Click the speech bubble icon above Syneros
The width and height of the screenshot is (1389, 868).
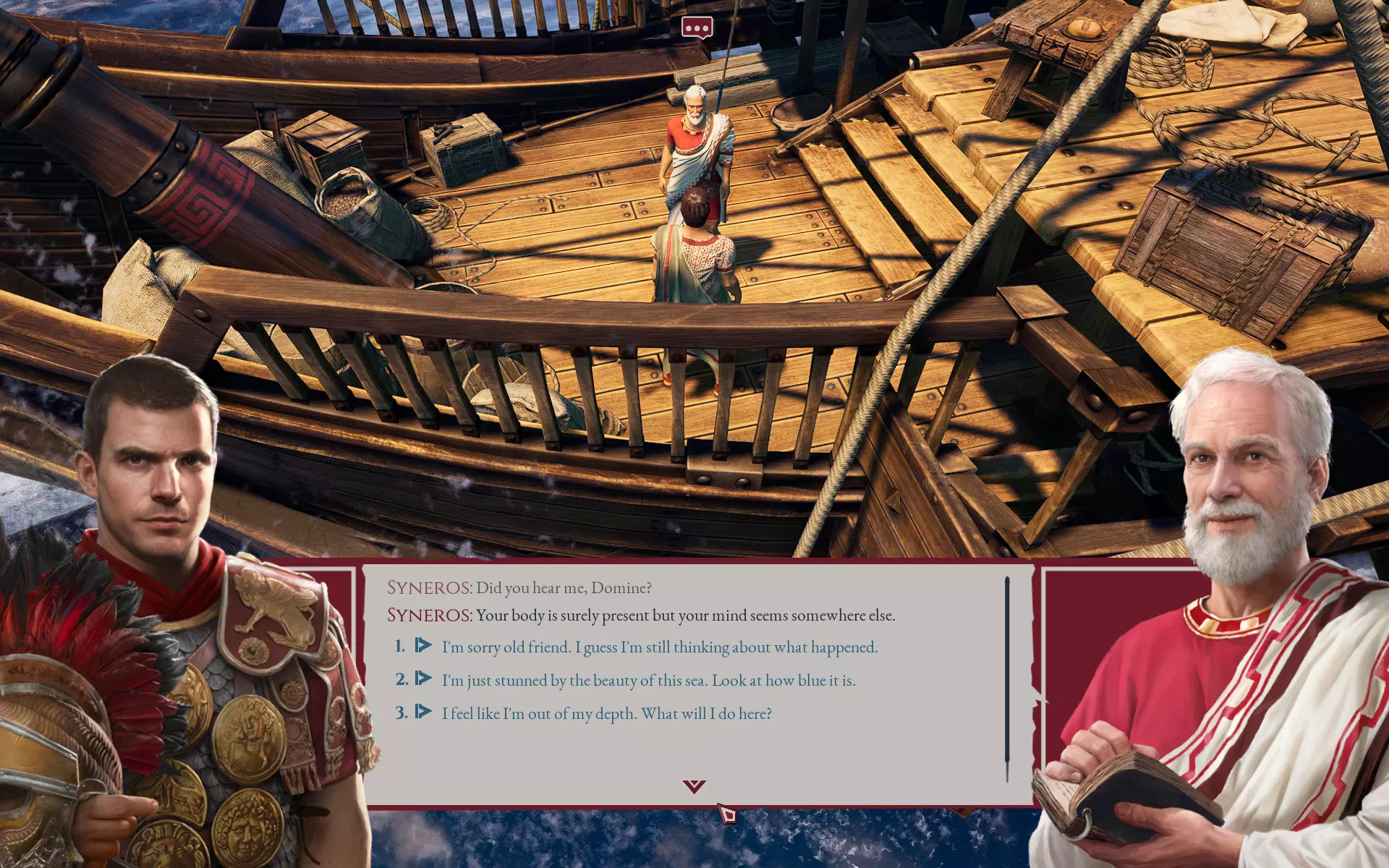coord(697,28)
